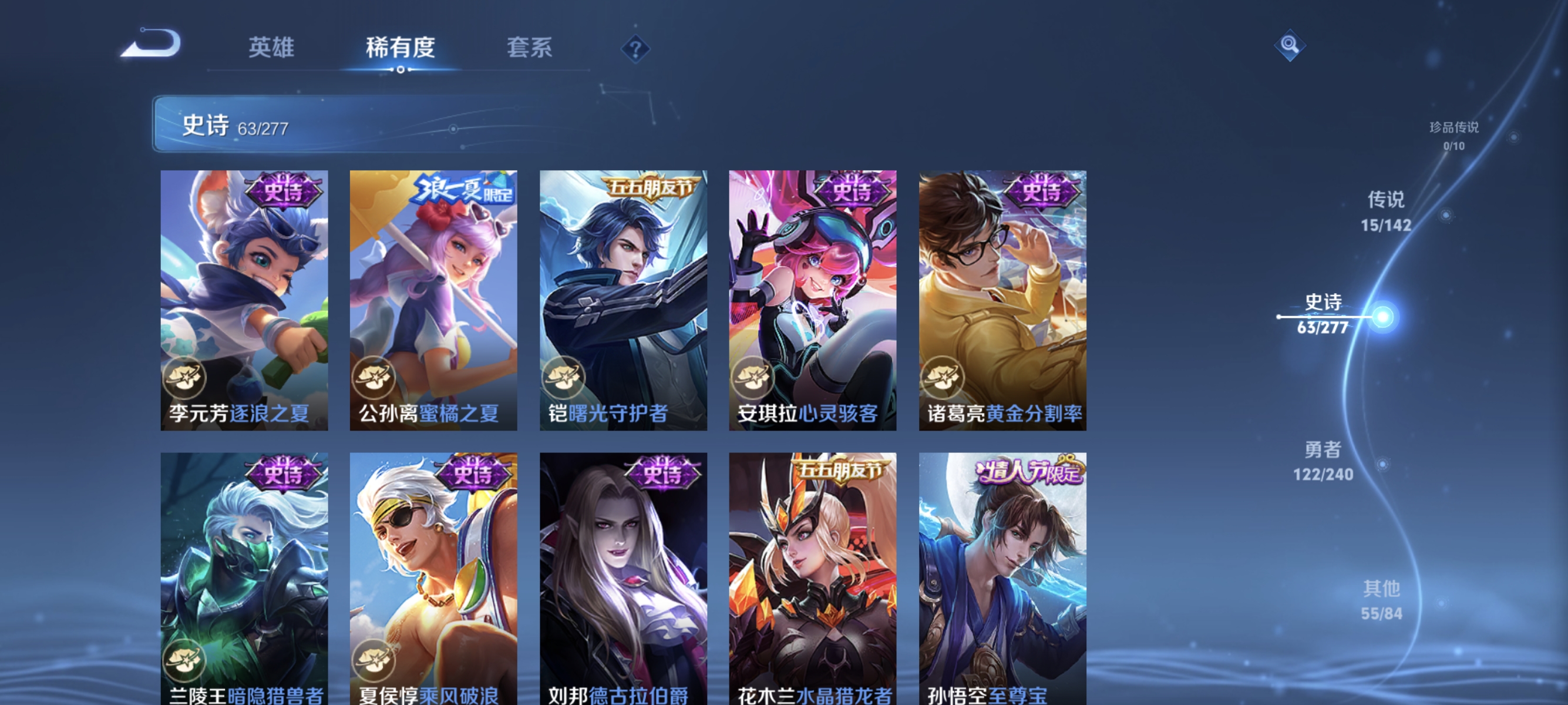Screen dimensions: 1568x705
Task: Select the 珍品传说 rarity filter
Action: [x=1453, y=130]
